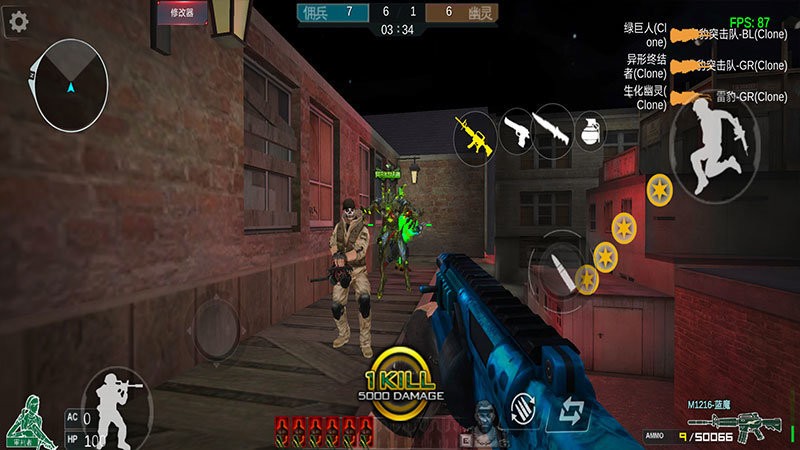The image size is (800, 450).
Task: Tap the green soldier avatar icon
Action: click(32, 420)
